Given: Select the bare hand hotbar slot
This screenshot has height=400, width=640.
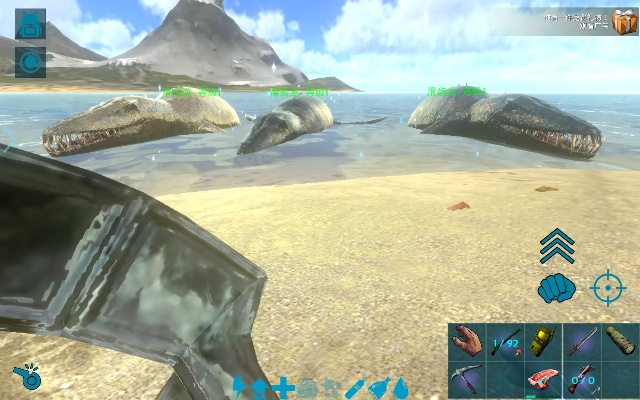Looking at the screenshot, I should (466, 341).
